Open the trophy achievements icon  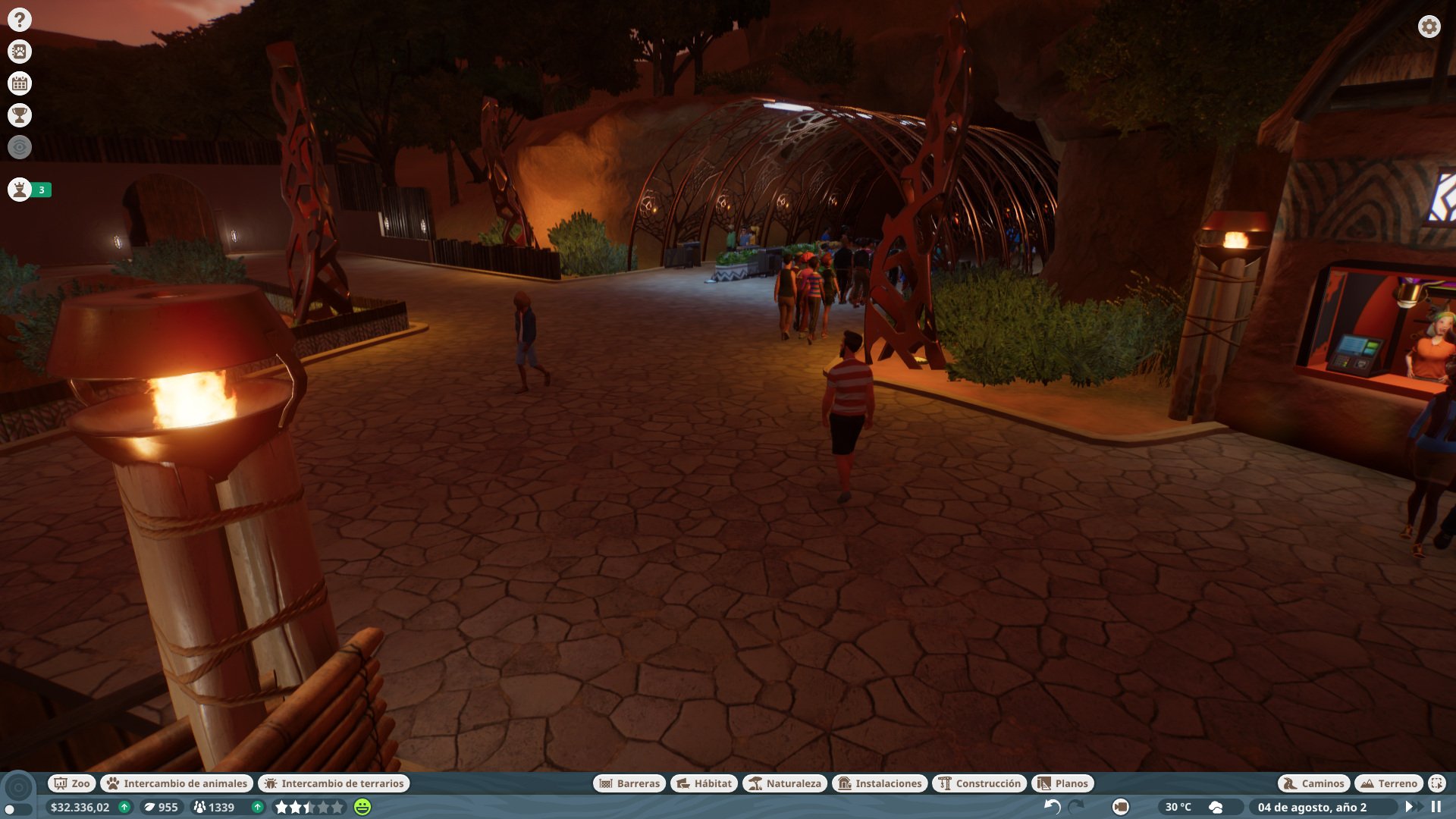[19, 115]
